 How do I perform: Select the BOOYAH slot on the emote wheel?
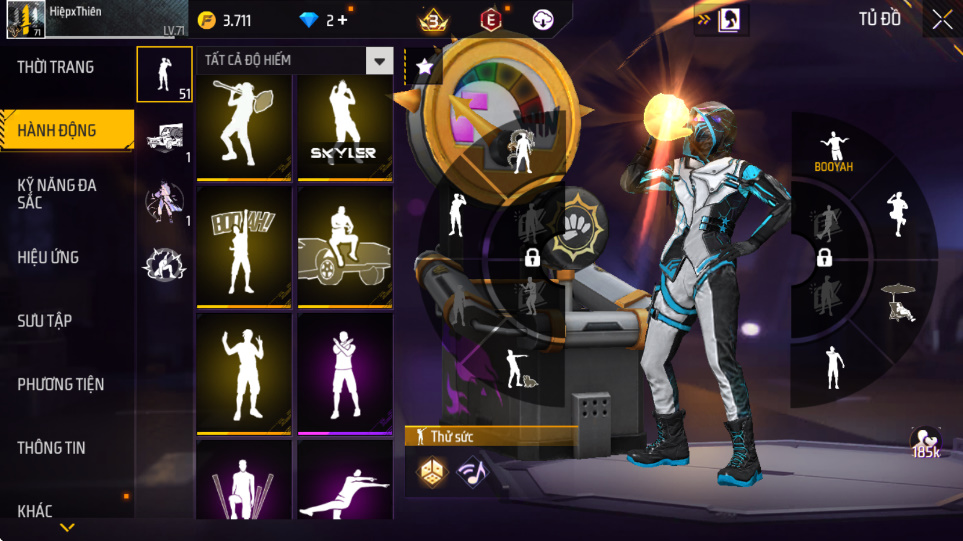tap(833, 150)
